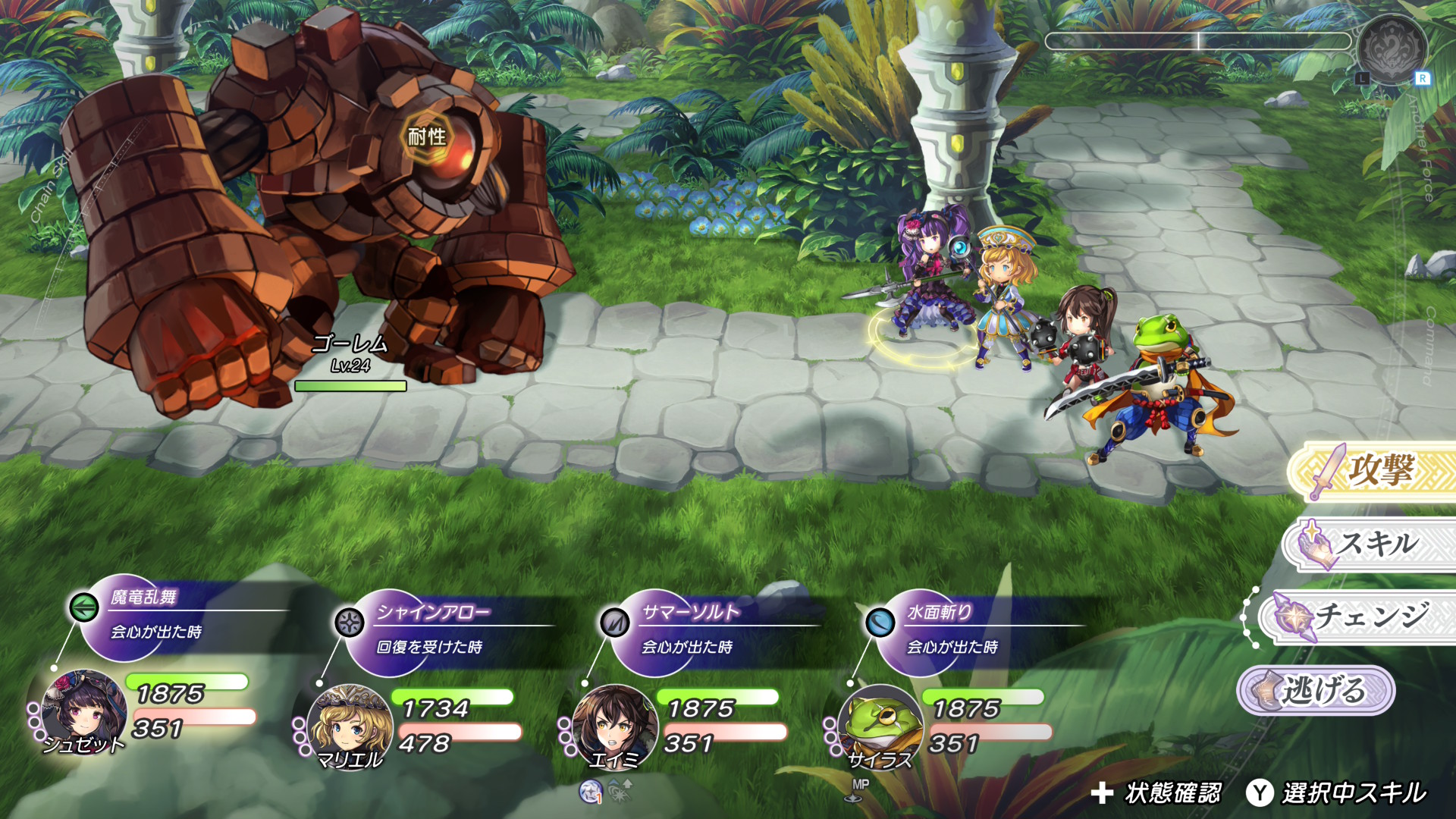Open 状態確認 status check
The image size is (1456, 819).
coord(1156,793)
